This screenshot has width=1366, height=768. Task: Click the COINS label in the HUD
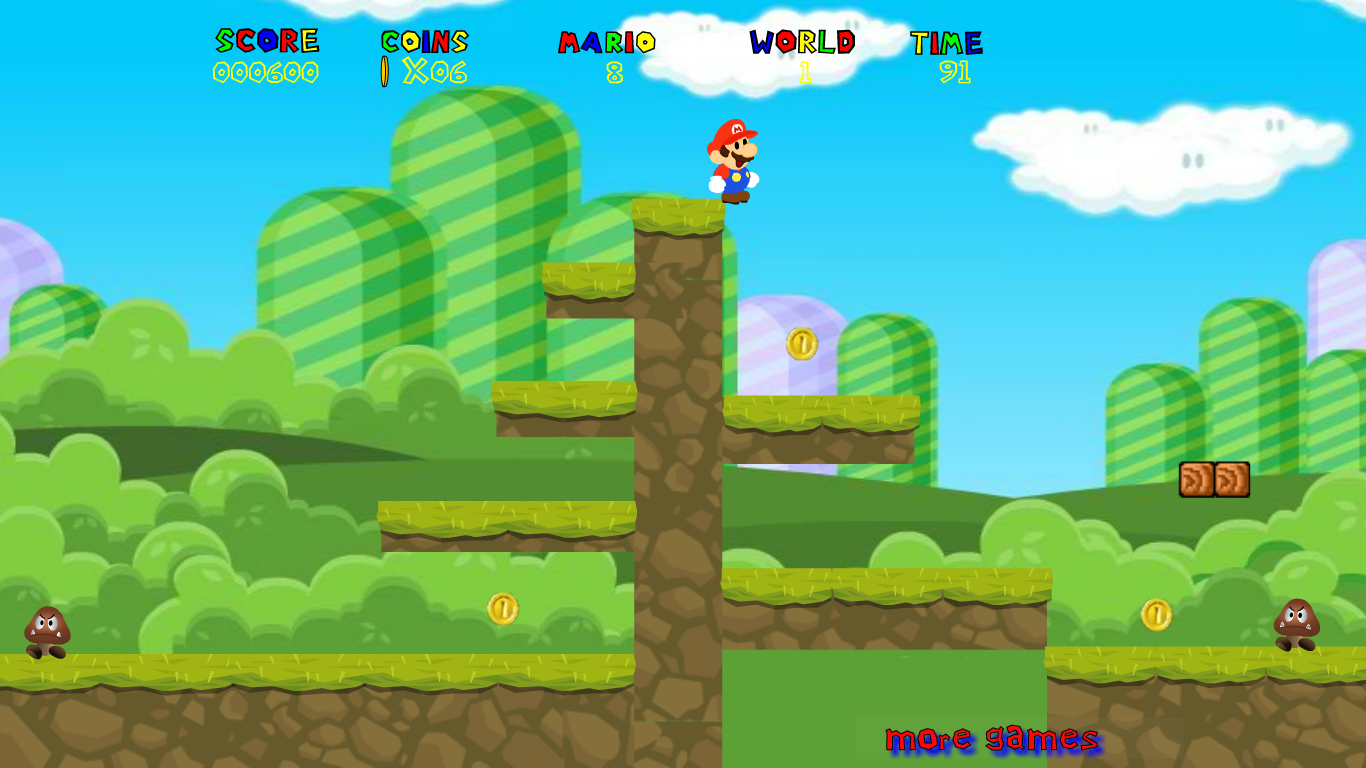(x=422, y=41)
